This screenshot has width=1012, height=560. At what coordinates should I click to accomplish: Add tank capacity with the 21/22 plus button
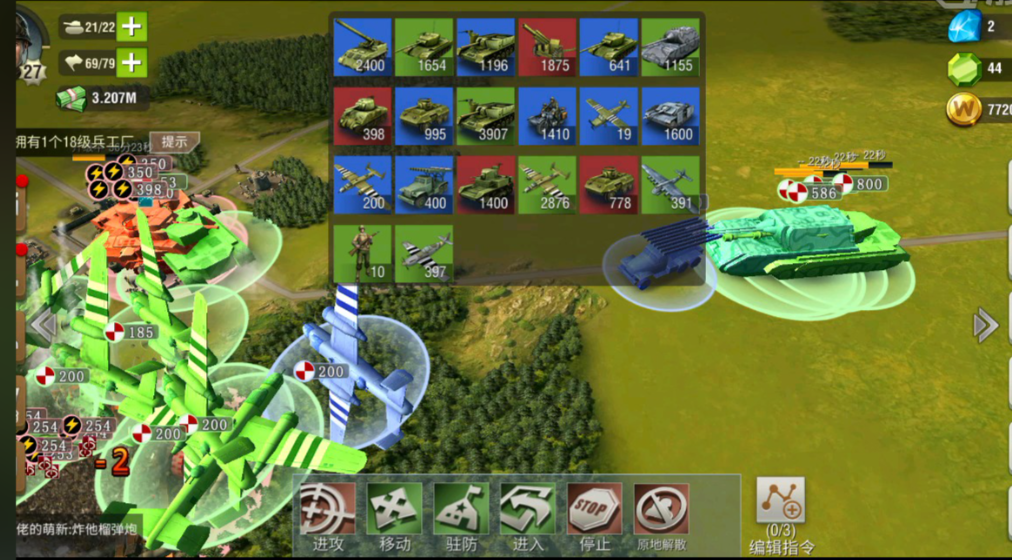pos(132,27)
